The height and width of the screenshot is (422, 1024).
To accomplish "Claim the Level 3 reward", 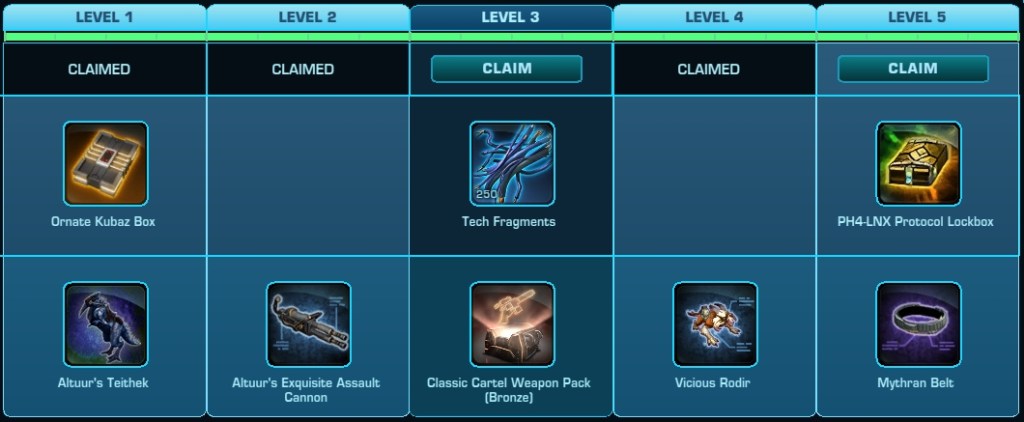I will [x=506, y=68].
